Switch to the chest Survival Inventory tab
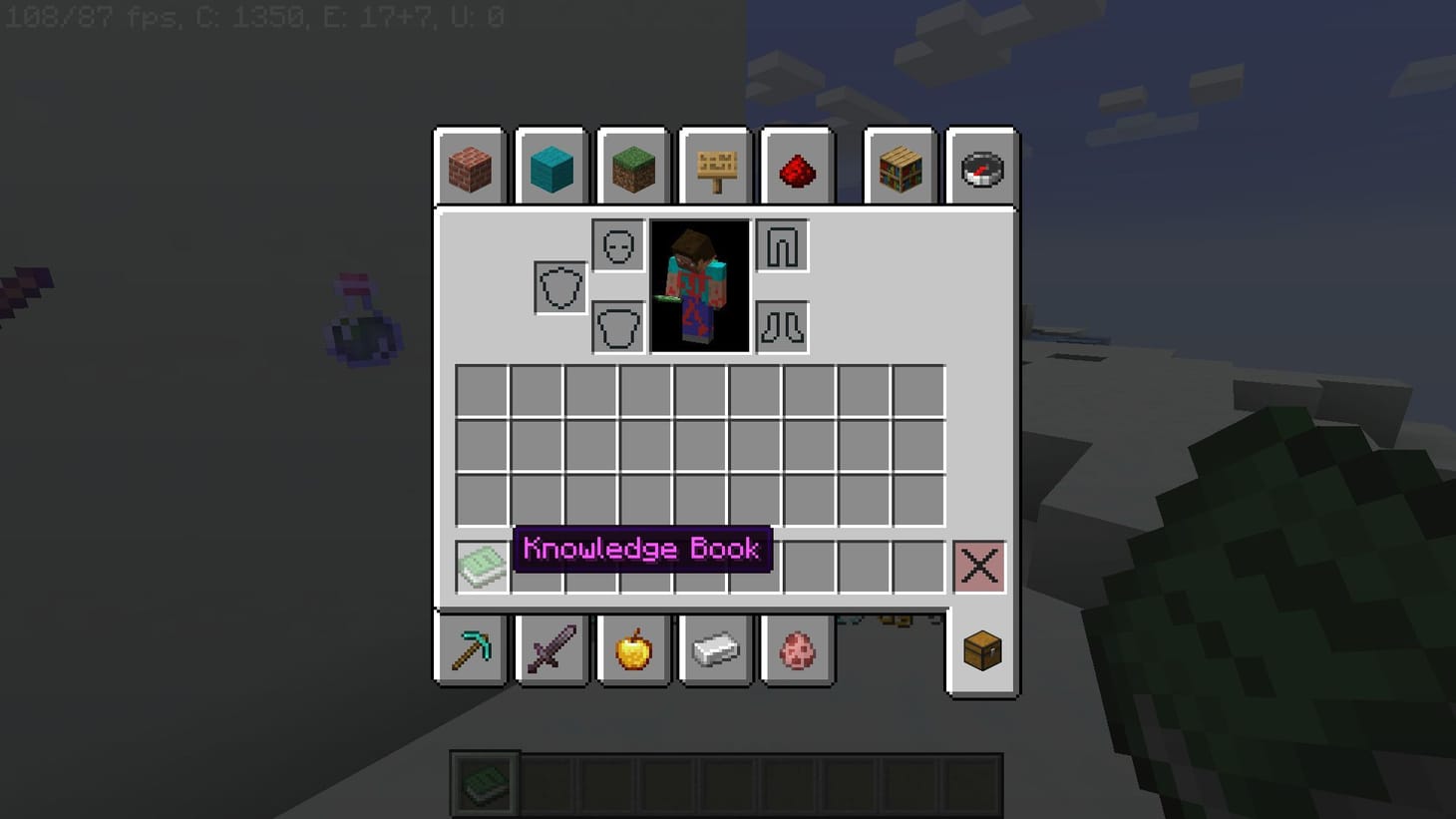1456x819 pixels. 980,650
